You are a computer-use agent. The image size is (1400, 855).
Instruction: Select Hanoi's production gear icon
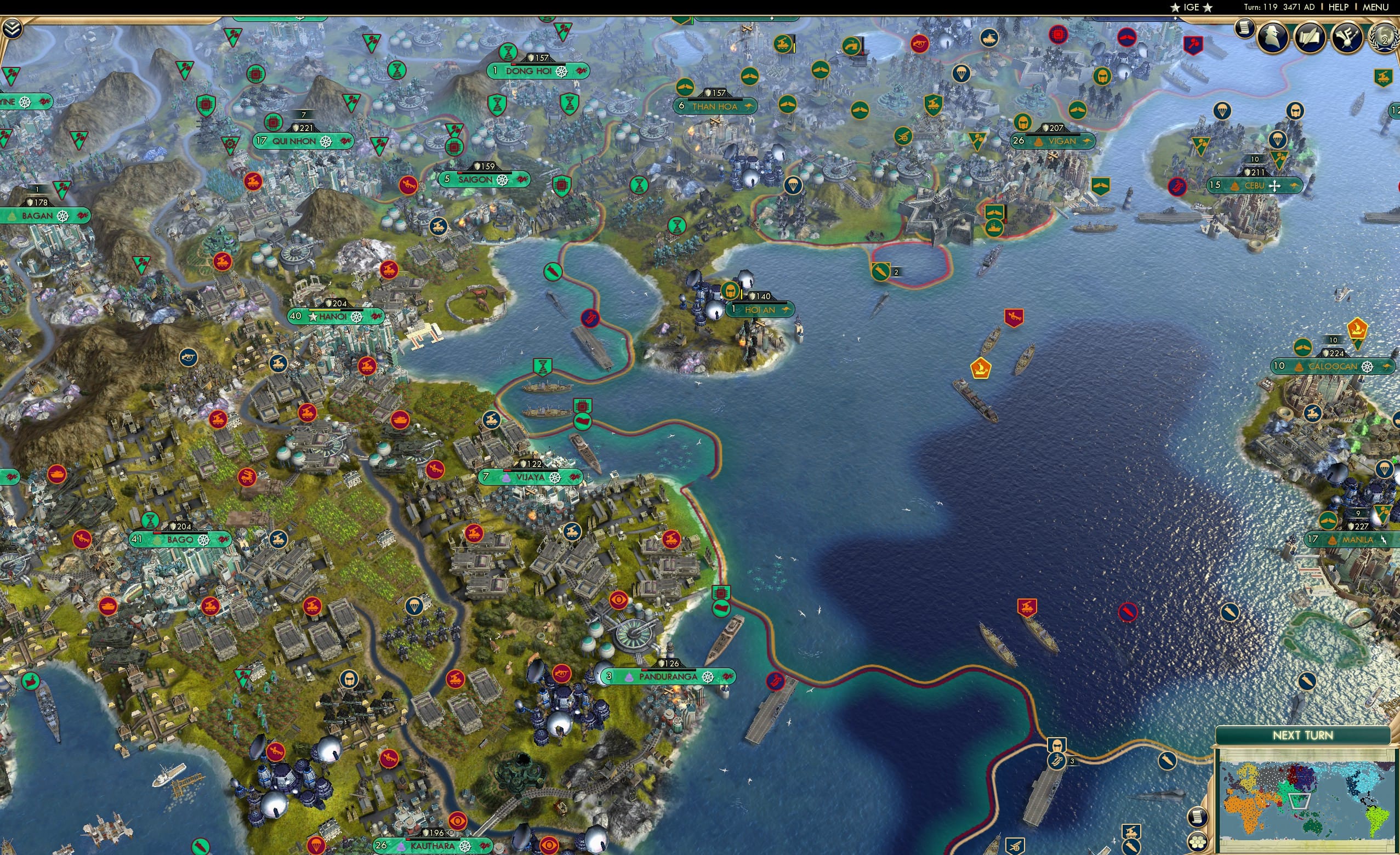(x=357, y=318)
